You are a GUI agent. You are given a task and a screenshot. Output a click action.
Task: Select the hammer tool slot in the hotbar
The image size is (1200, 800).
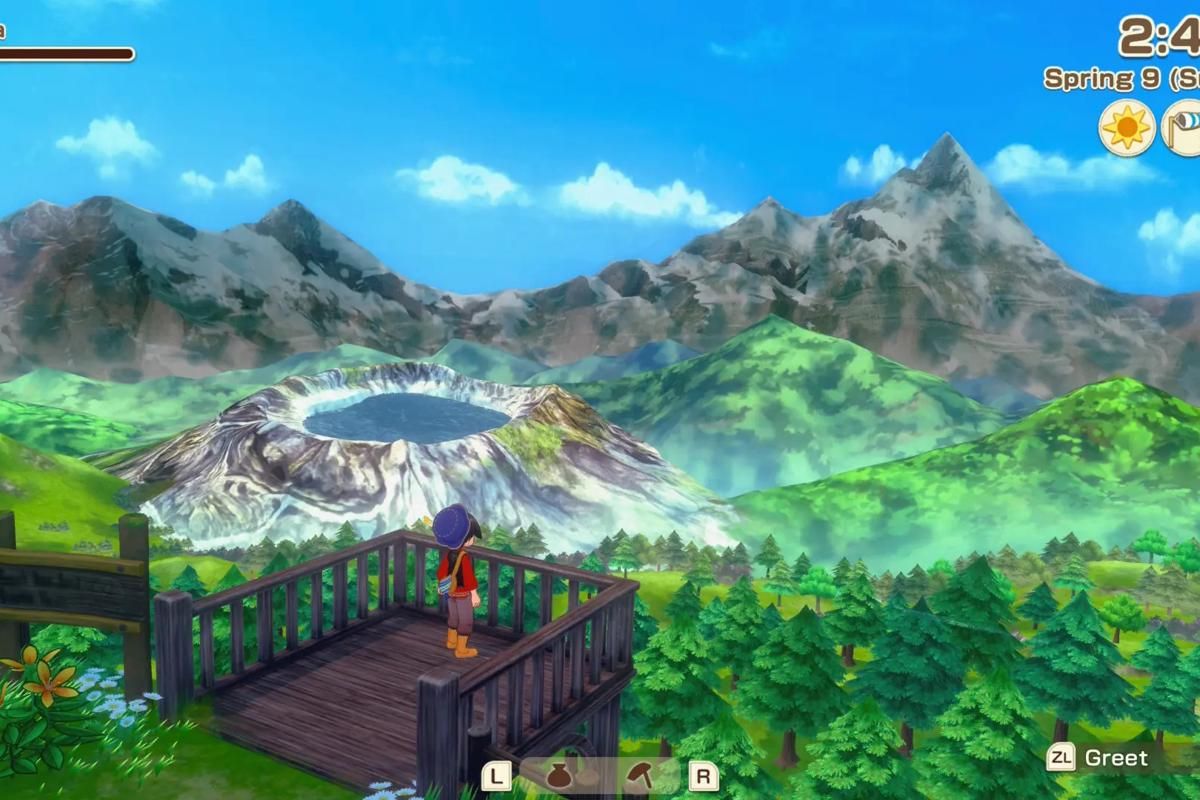[x=641, y=774]
